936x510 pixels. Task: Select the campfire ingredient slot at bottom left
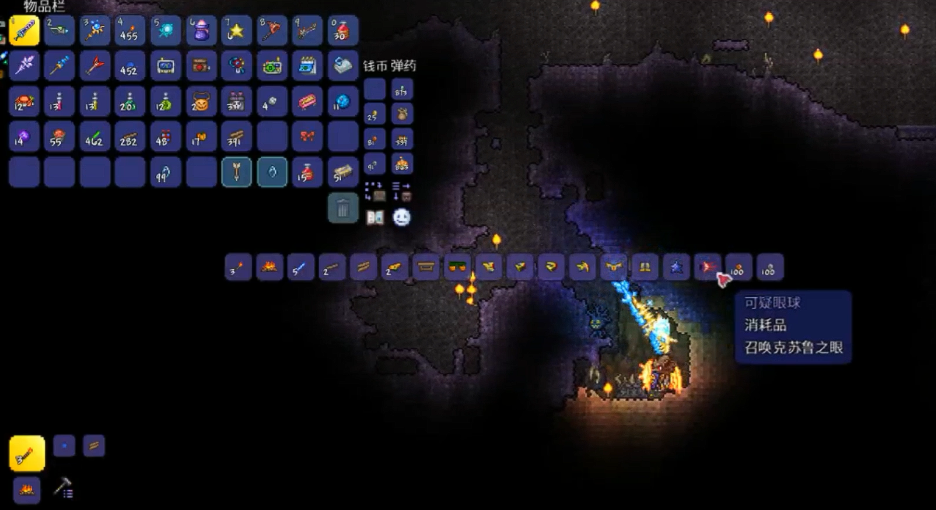tap(27, 489)
